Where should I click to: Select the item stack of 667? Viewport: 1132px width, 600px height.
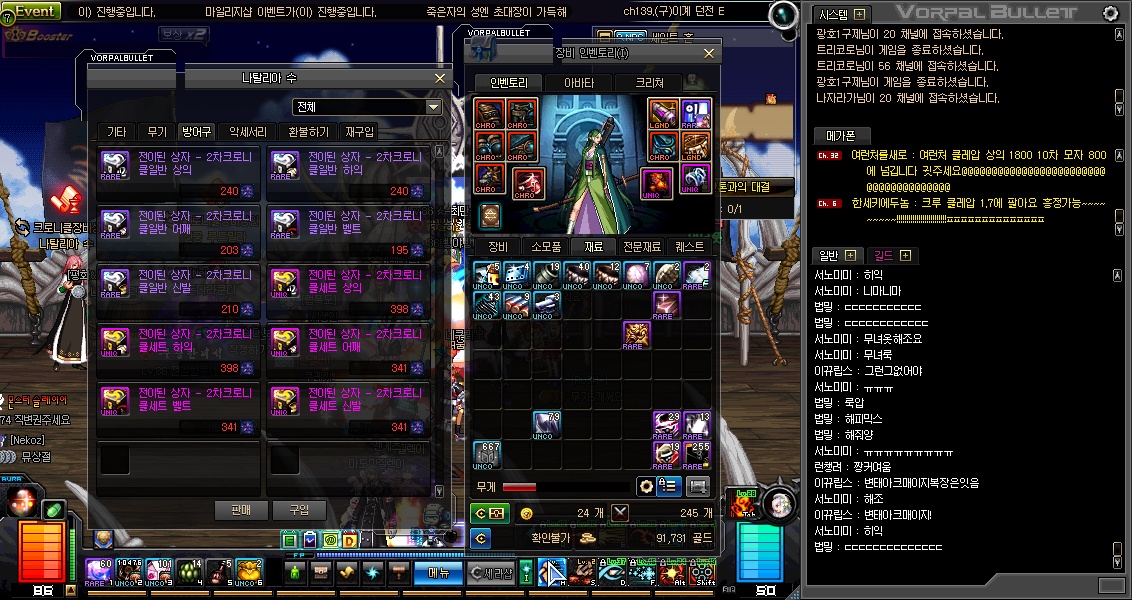click(487, 454)
